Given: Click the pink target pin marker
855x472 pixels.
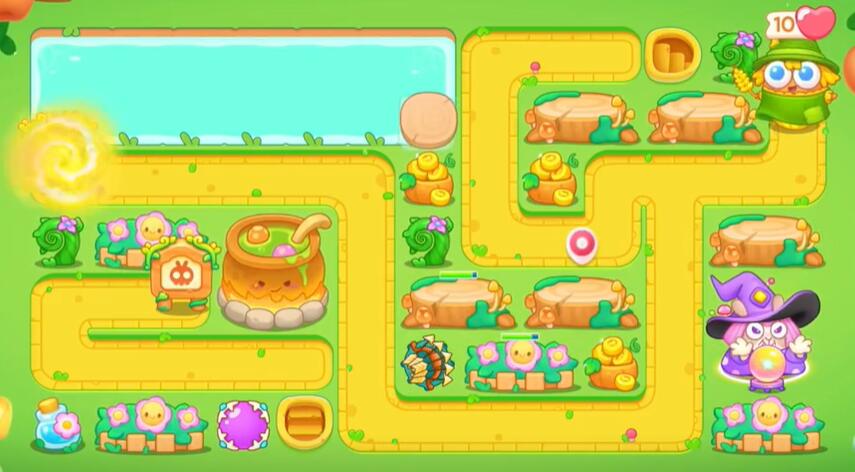Looking at the screenshot, I should pyautogui.click(x=580, y=243).
